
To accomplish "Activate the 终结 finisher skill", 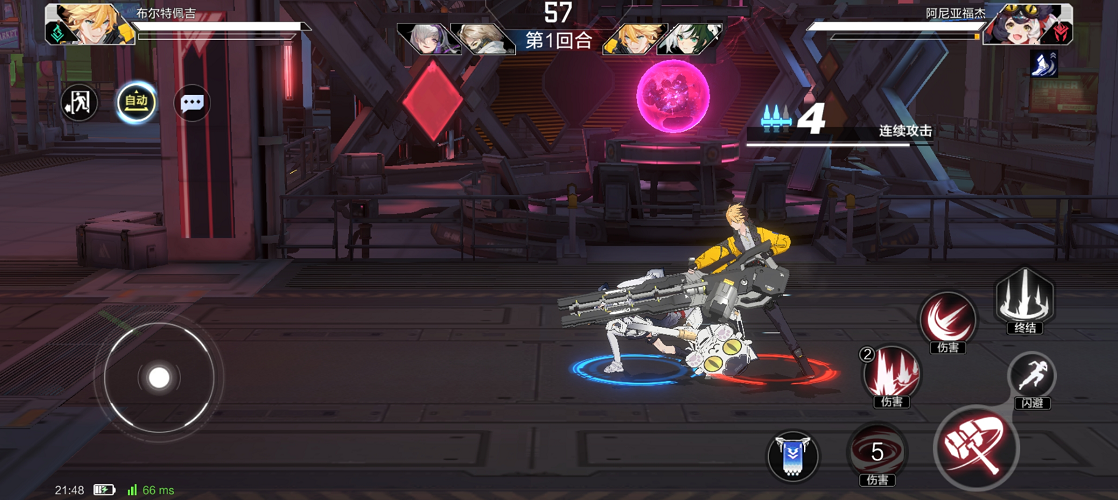I will (1024, 297).
